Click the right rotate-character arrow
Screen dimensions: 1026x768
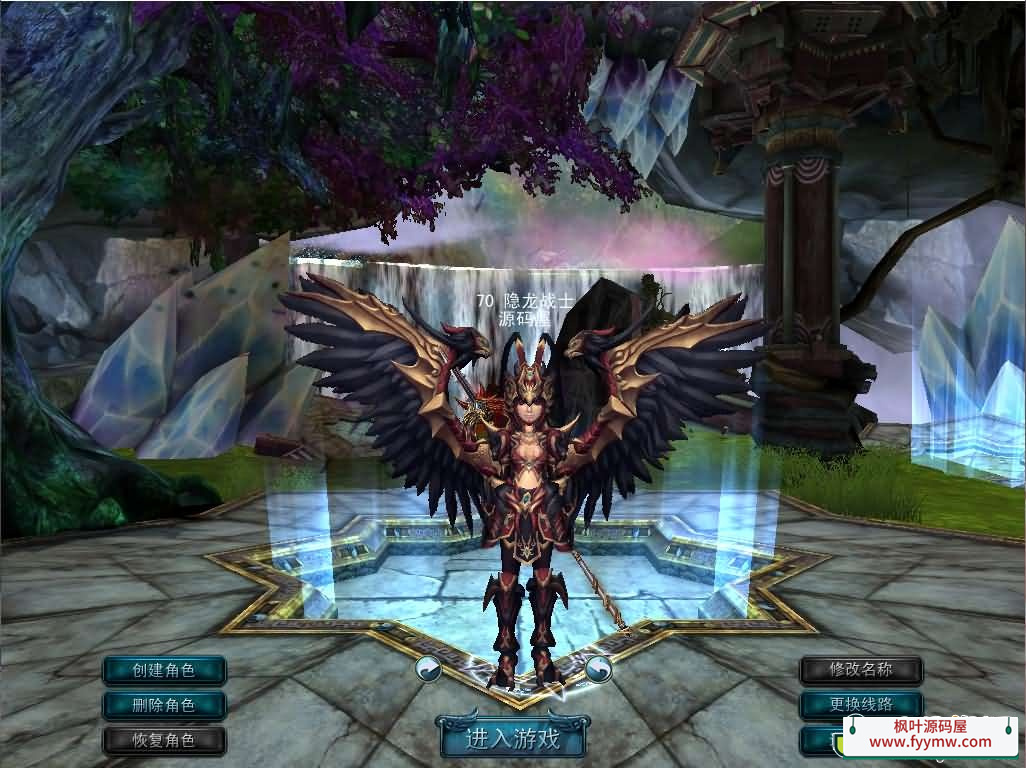point(599,668)
